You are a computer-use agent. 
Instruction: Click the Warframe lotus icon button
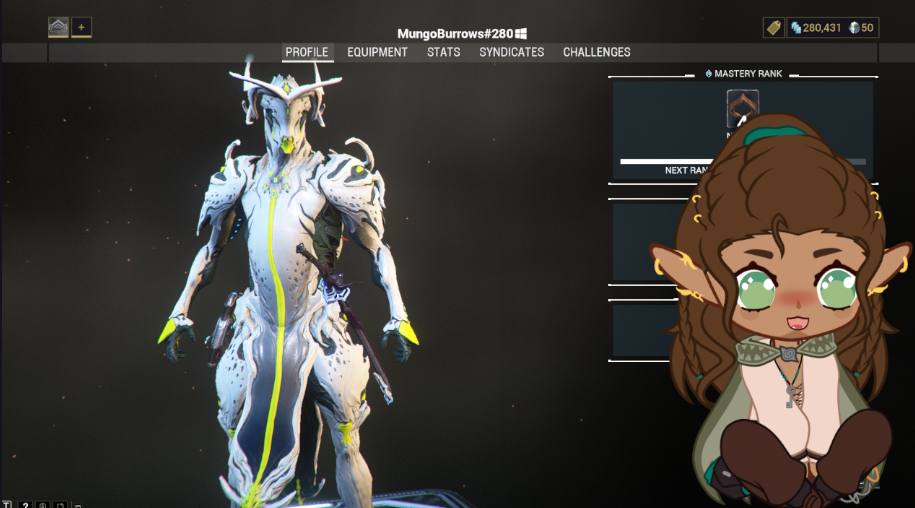(58, 27)
